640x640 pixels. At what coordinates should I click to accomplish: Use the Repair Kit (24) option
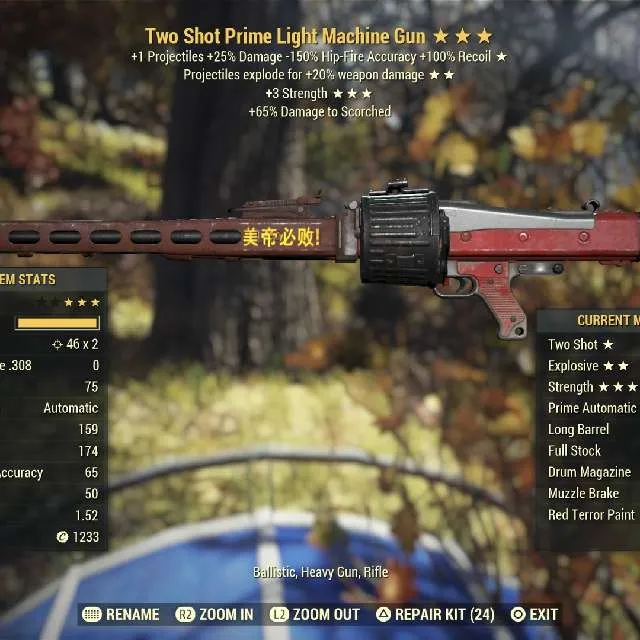tap(435, 613)
